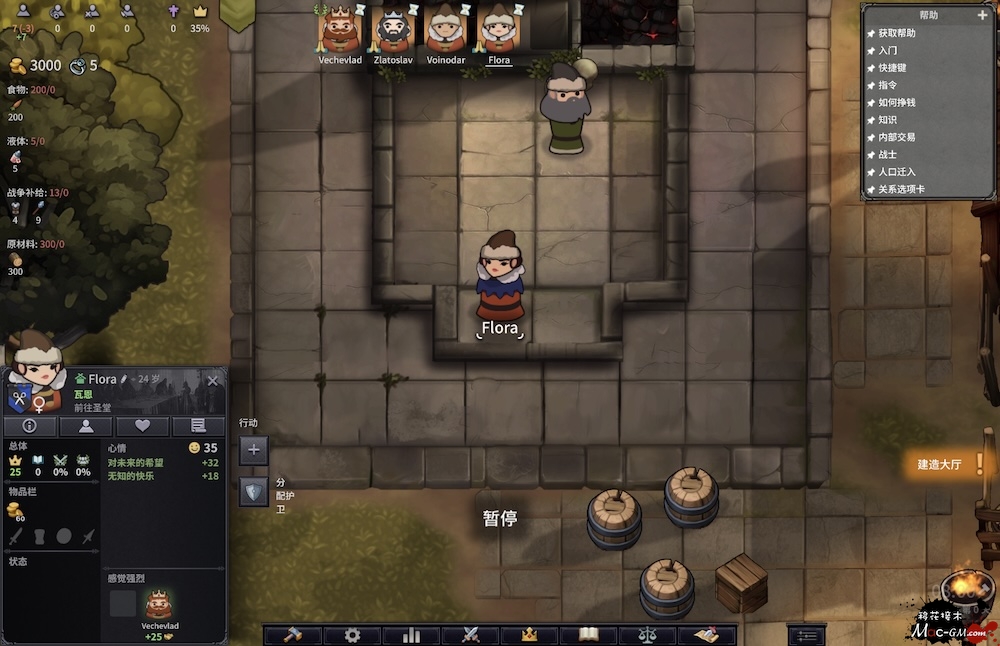Click the plus action button under 行动
1000x646 pixels.
pyautogui.click(x=253, y=450)
